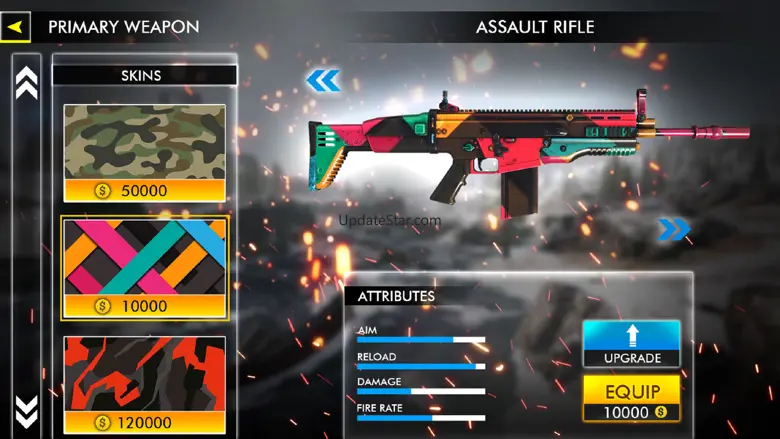The image size is (780, 439).
Task: Equip the skin for 10000 coins
Action: click(x=631, y=398)
